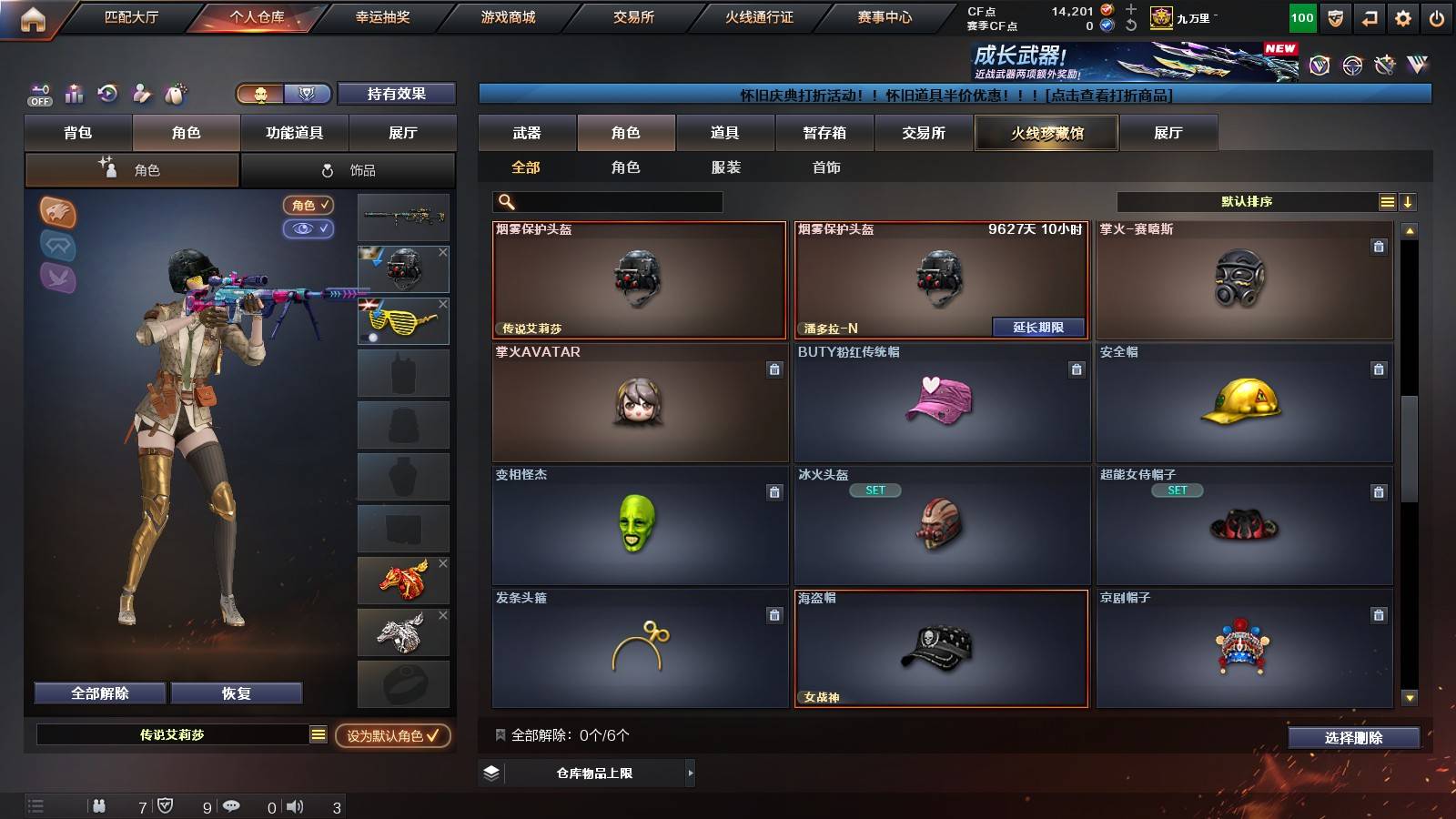Click the delete trash icon on 安全帽 item

click(1377, 371)
